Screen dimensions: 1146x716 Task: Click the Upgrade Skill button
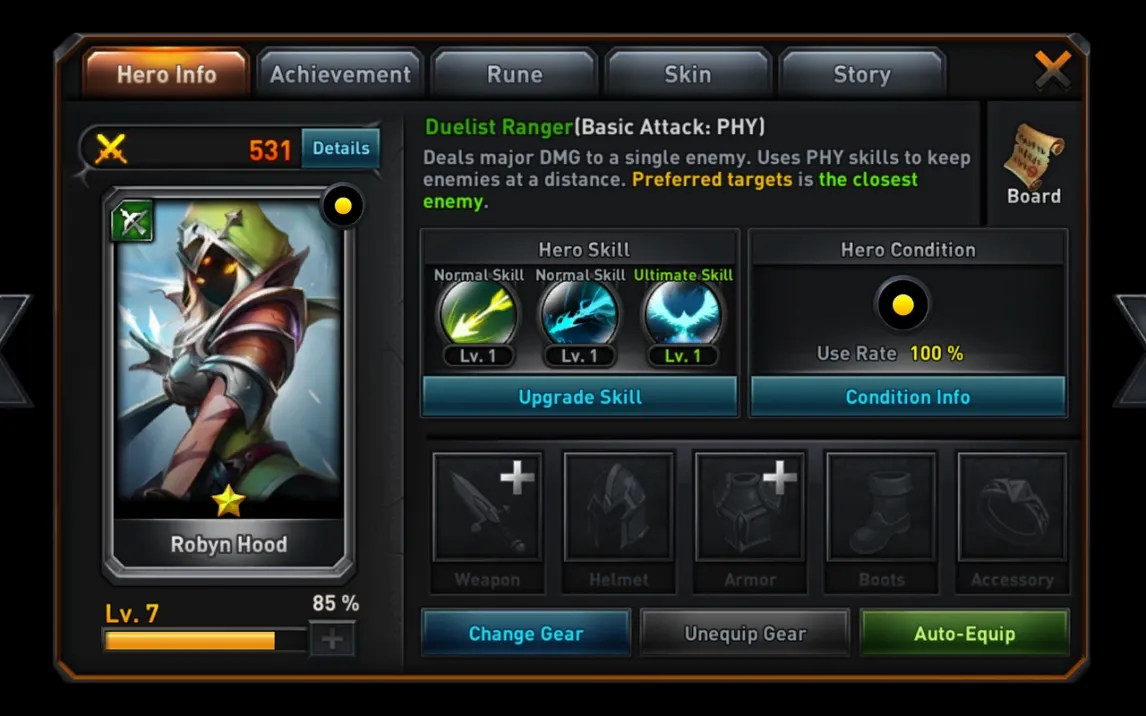click(x=580, y=397)
